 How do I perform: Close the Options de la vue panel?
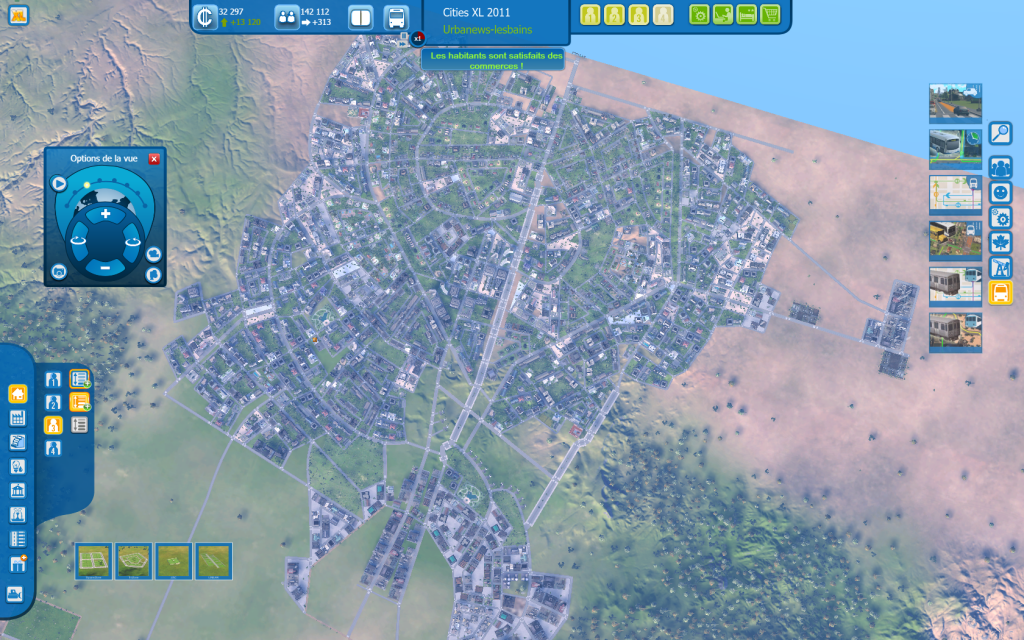pyautogui.click(x=154, y=159)
